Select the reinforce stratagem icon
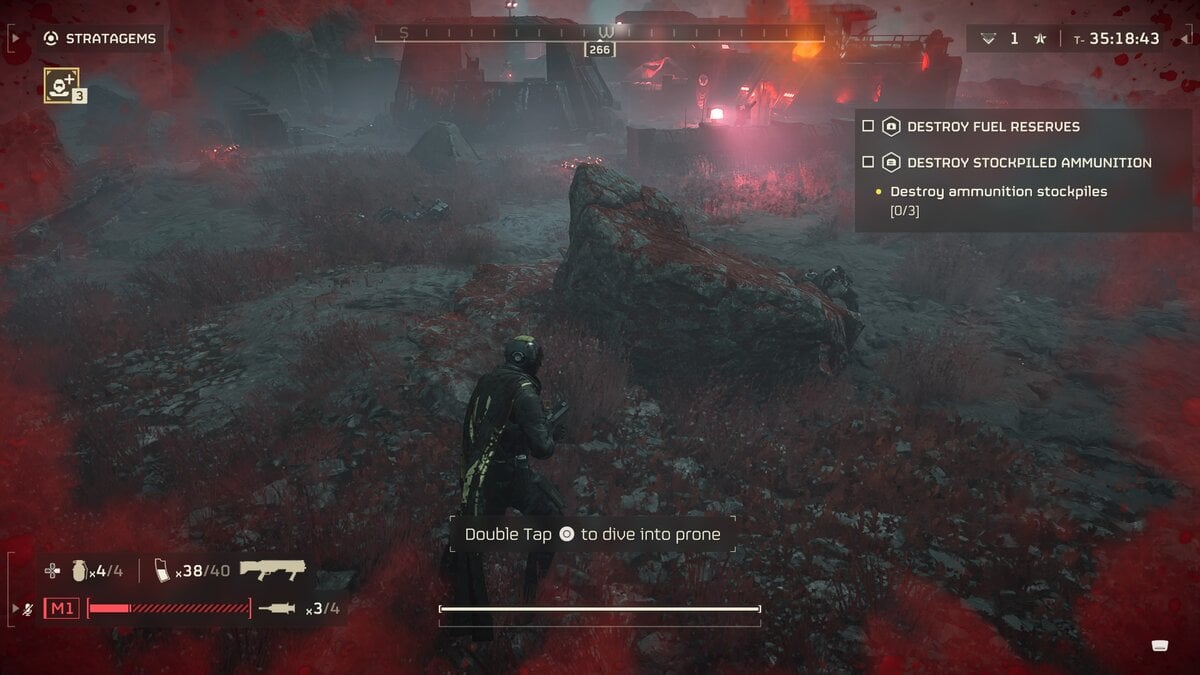The width and height of the screenshot is (1200, 675). click(x=61, y=85)
